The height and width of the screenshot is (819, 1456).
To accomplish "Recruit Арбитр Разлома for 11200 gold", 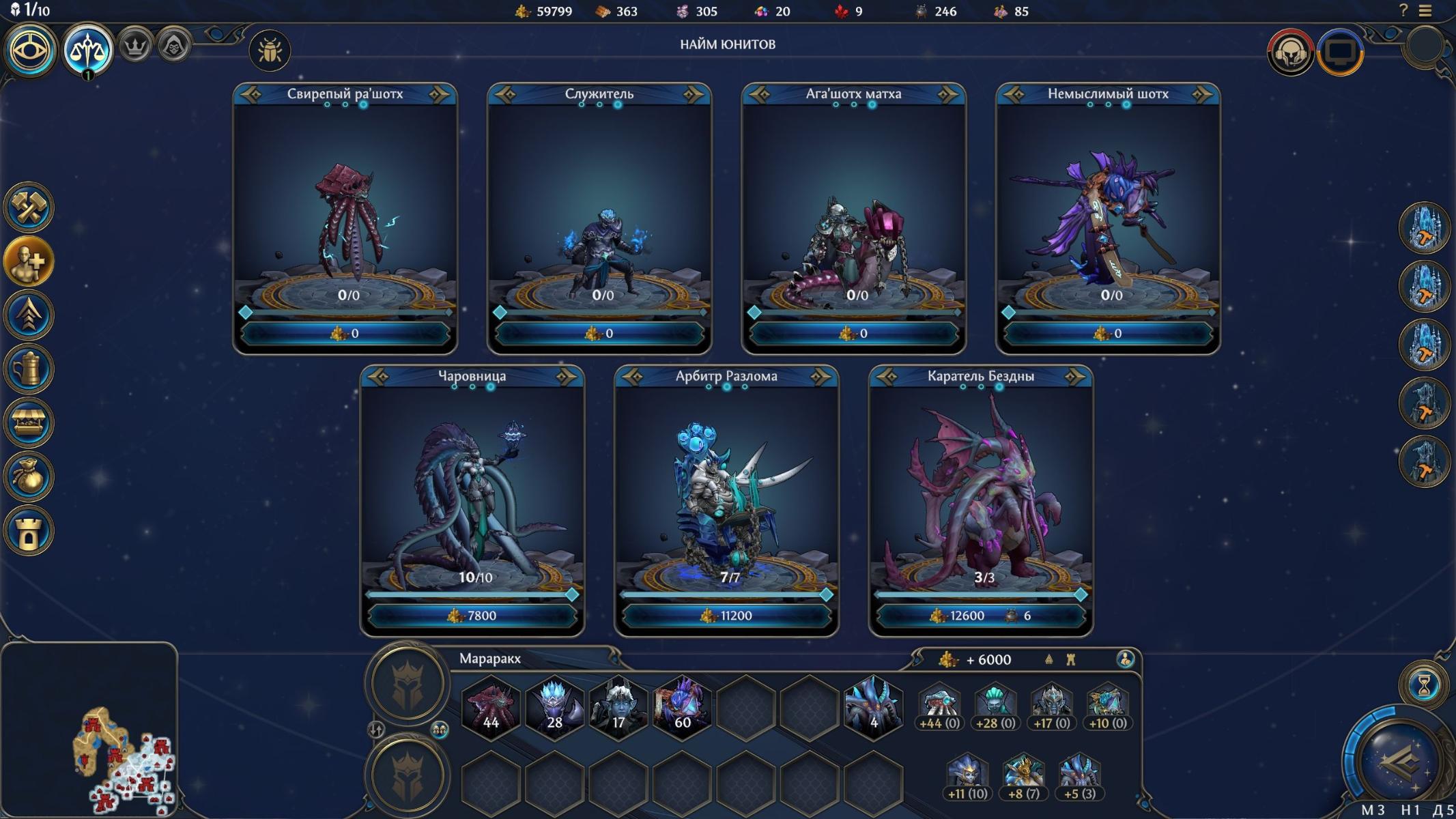I will pos(726,616).
